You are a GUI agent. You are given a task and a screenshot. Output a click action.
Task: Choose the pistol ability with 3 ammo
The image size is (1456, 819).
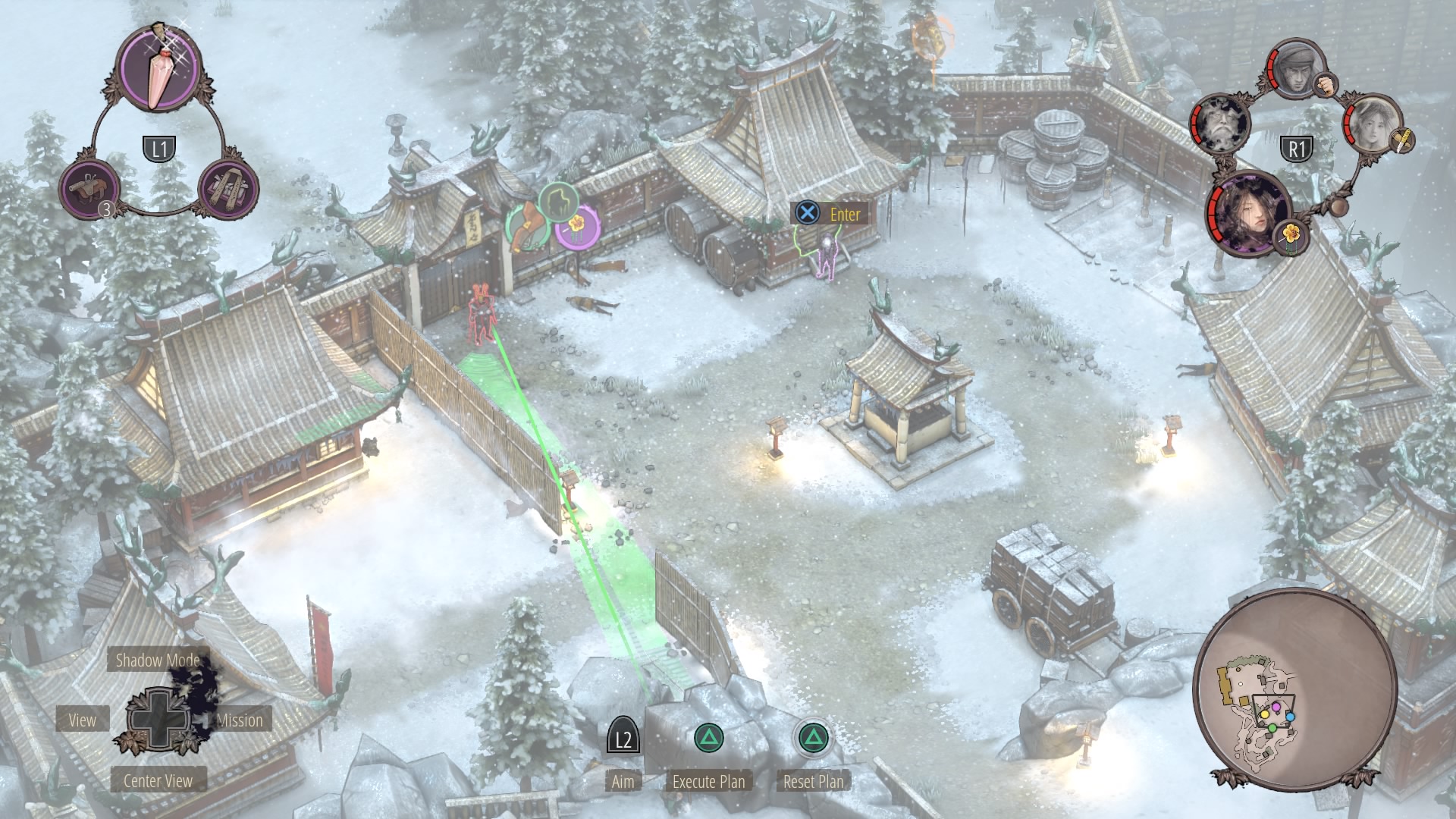90,189
